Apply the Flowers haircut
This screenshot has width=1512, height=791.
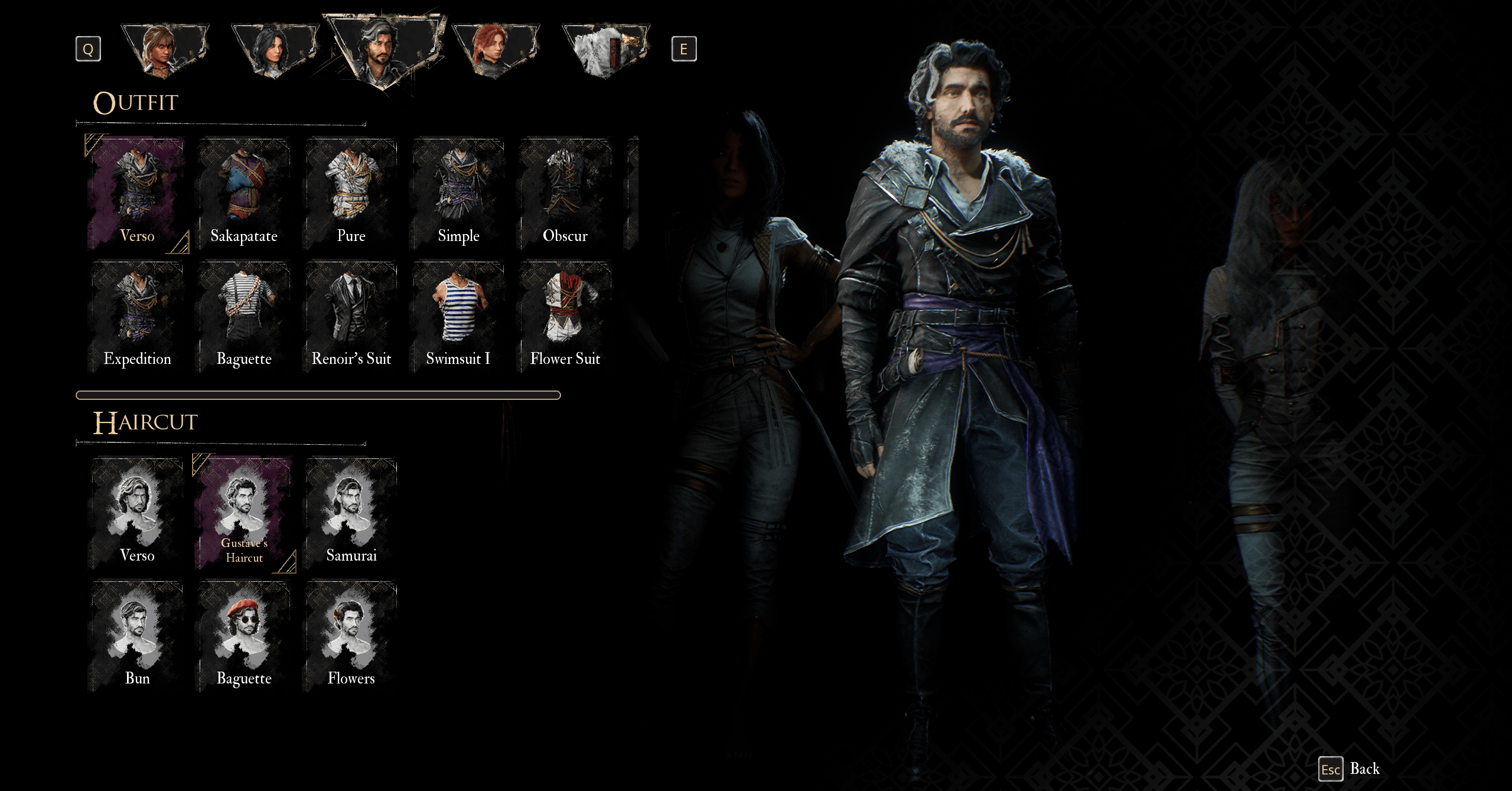click(351, 636)
